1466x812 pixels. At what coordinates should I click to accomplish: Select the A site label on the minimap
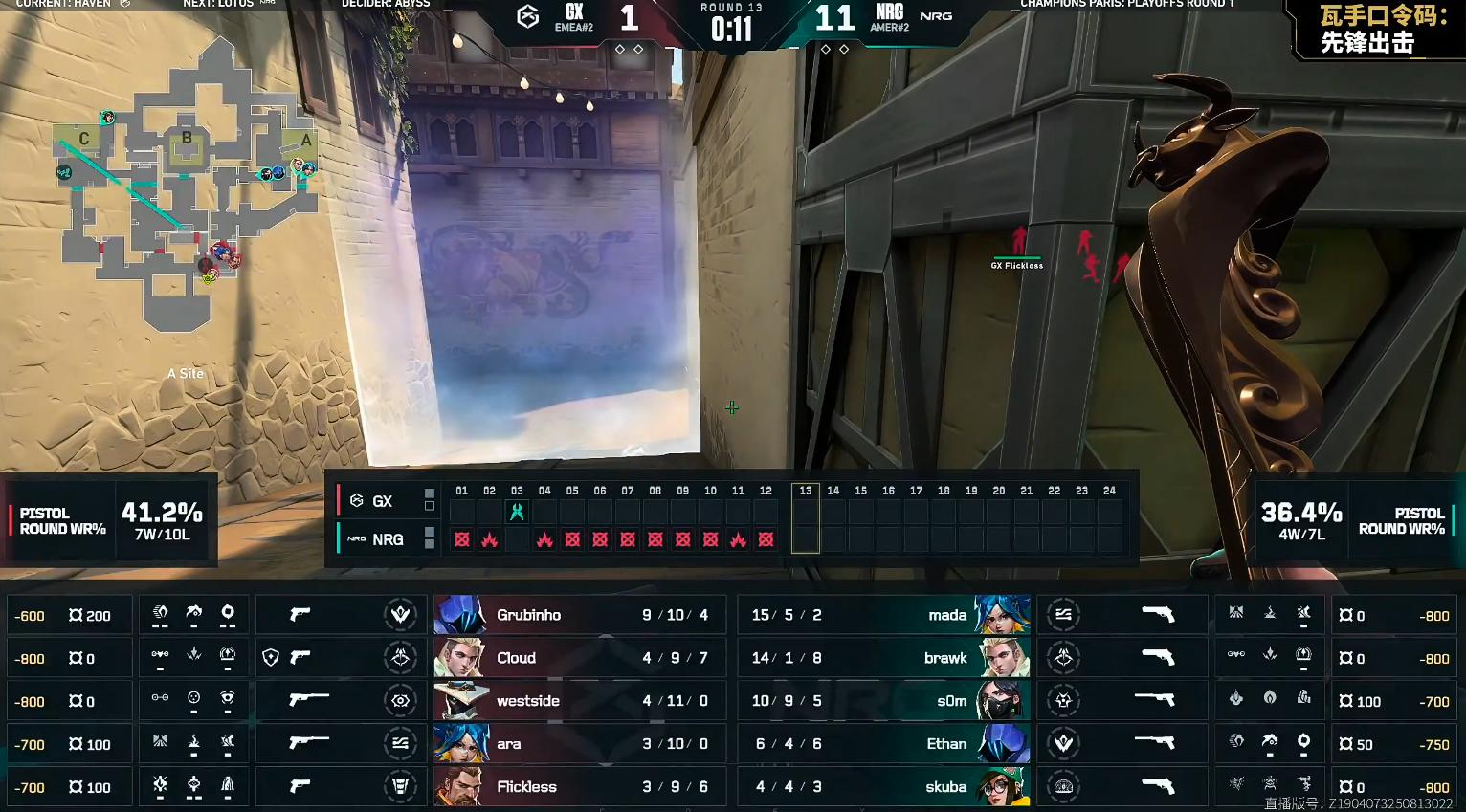[x=306, y=141]
